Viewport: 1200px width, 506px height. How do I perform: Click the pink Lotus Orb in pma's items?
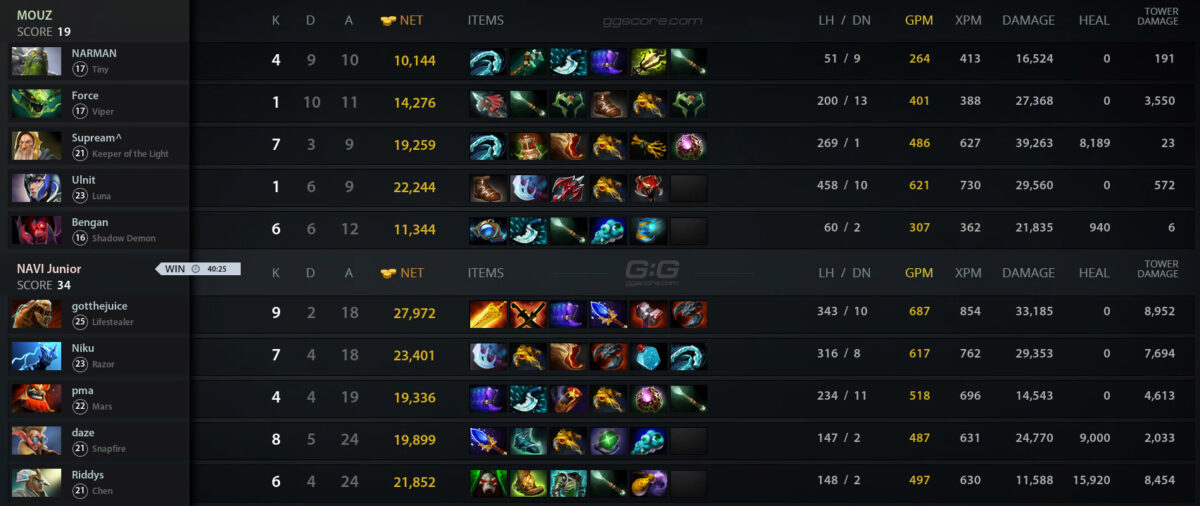[648, 399]
